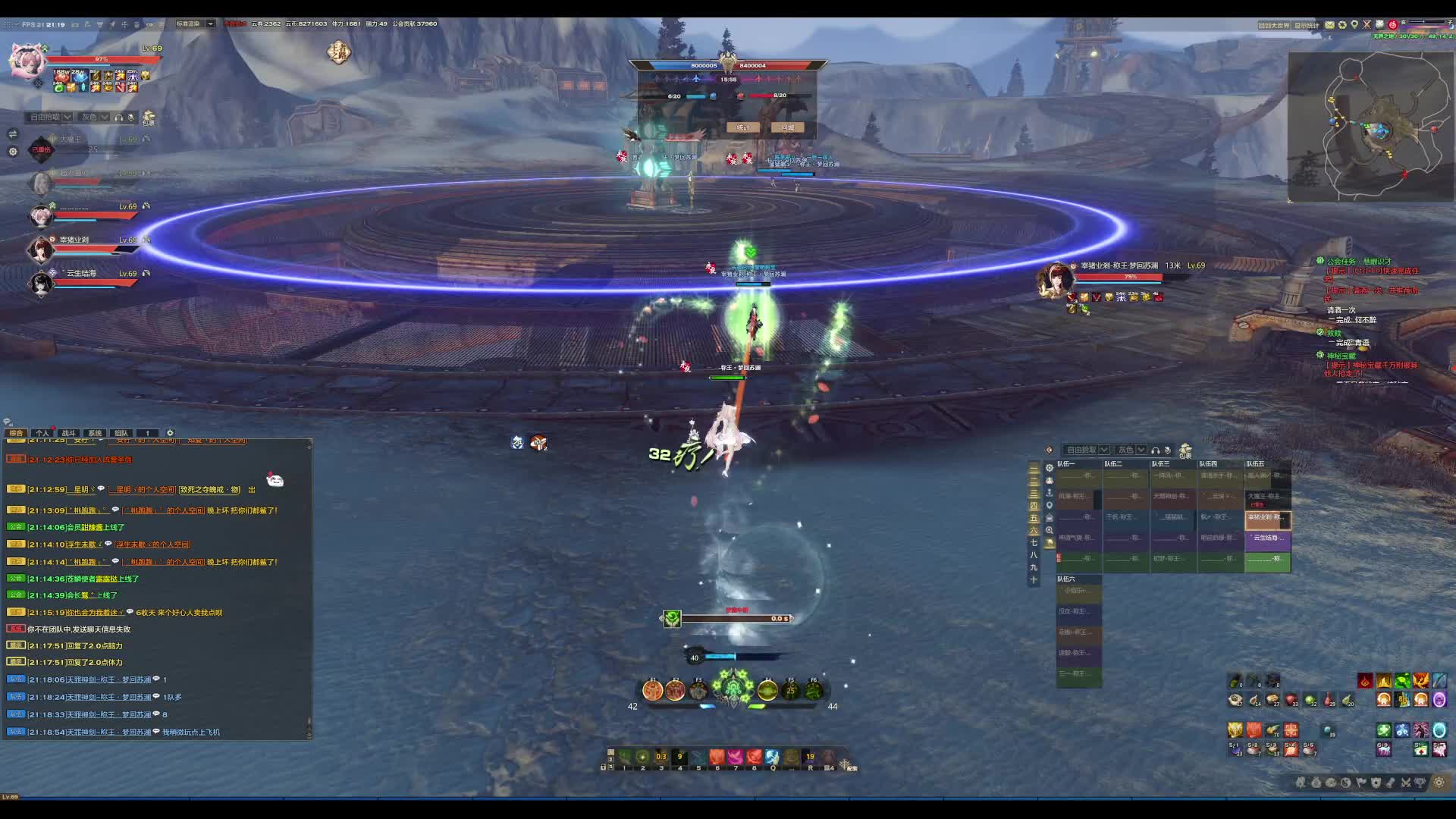The height and width of the screenshot is (819, 1456).
Task: Click the magnifier icon in raid sidebar
Action: [1050, 530]
